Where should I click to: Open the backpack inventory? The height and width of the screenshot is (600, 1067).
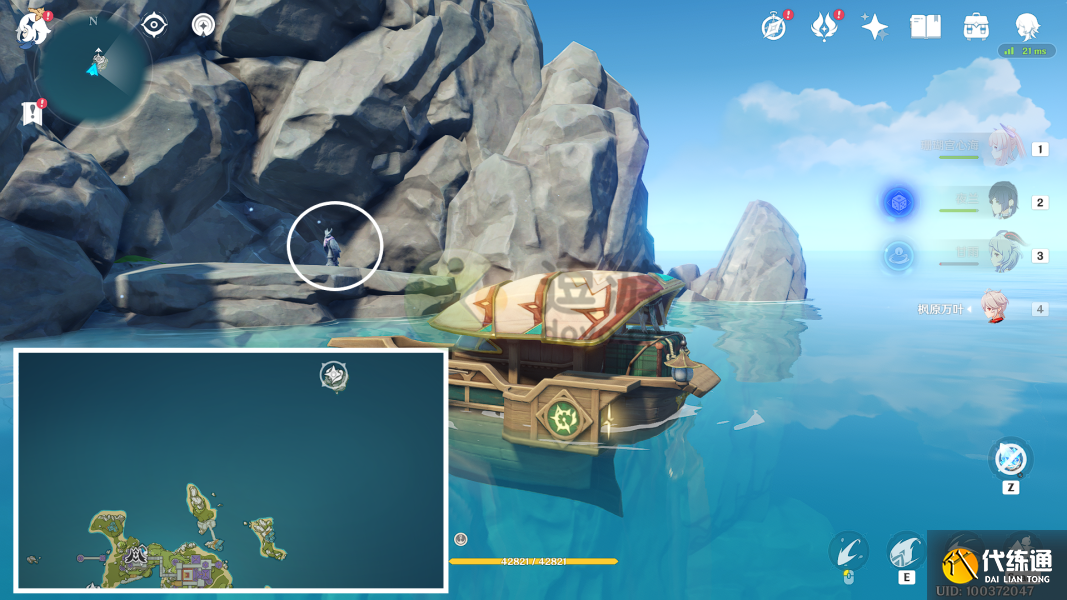point(976,27)
